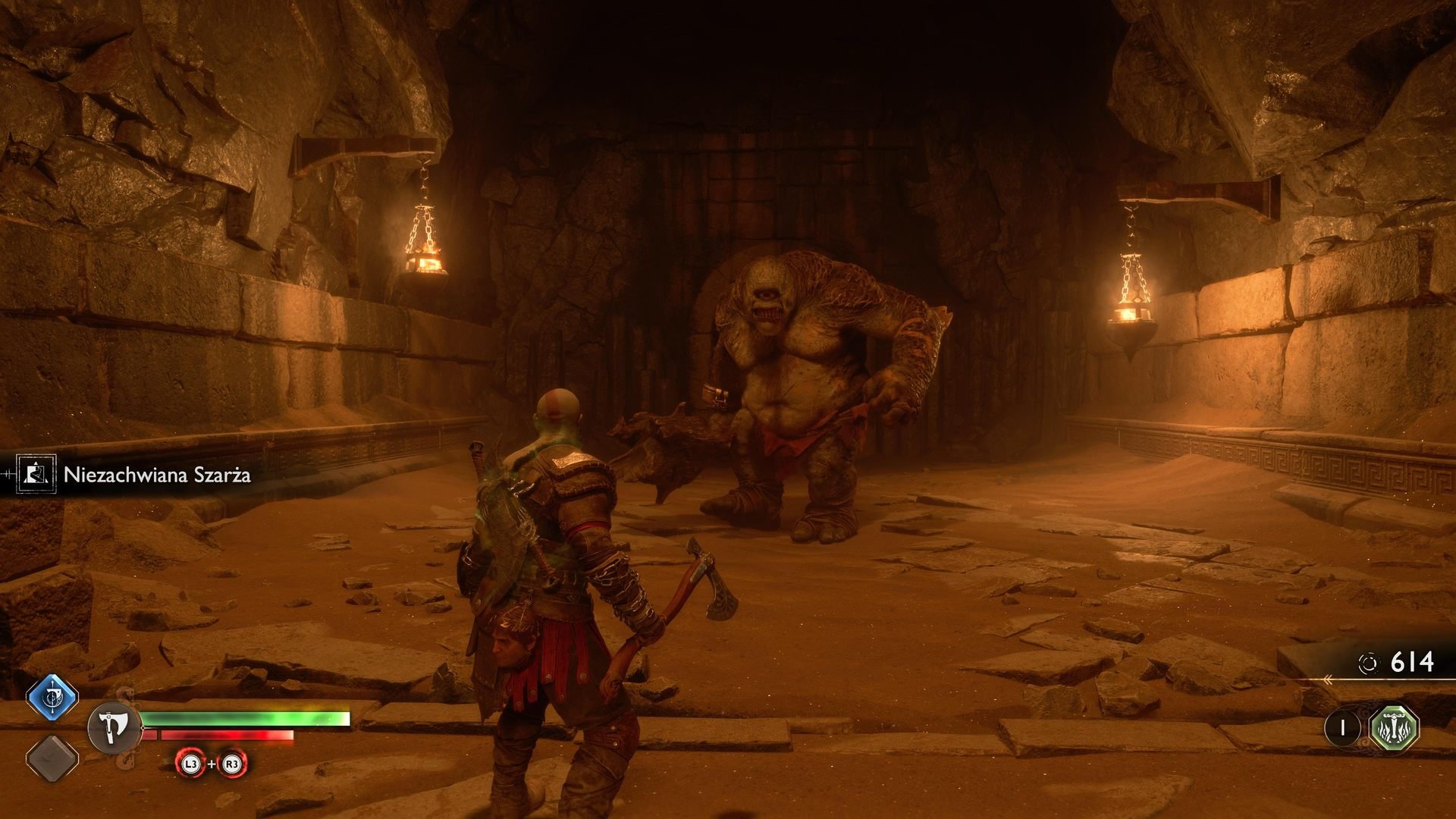
Task: Click the plus symbol between L3 and R3
Action: point(212,764)
